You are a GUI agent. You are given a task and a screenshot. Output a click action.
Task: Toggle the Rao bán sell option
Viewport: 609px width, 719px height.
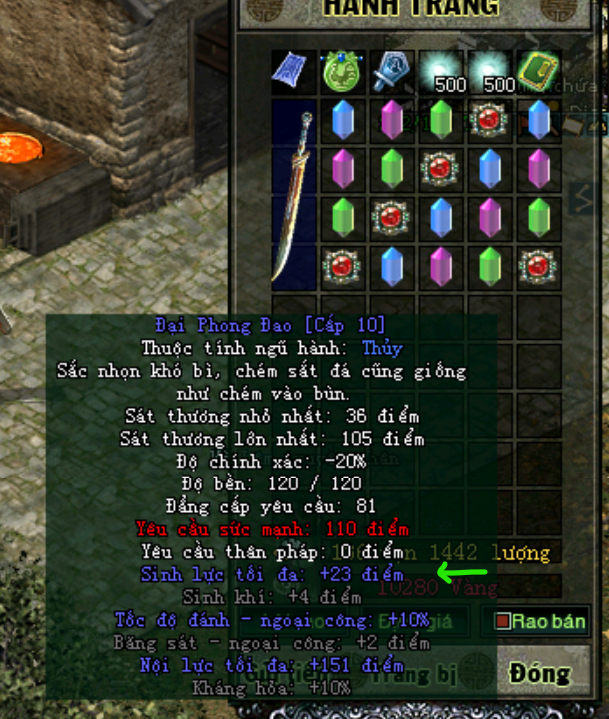(539, 621)
